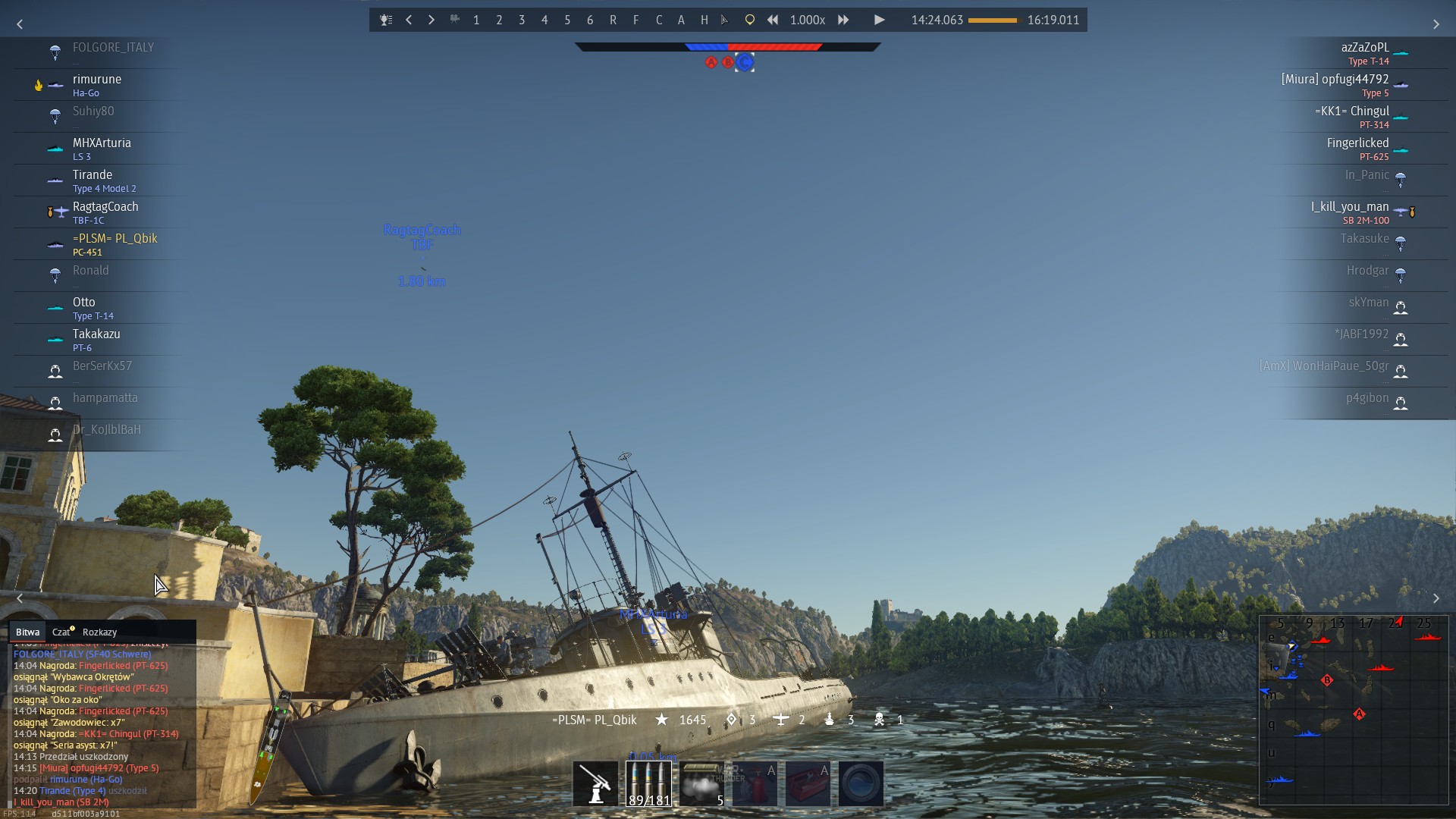Toggle the H option in replay toolbar
This screenshot has height=819, width=1456.
pos(704,20)
